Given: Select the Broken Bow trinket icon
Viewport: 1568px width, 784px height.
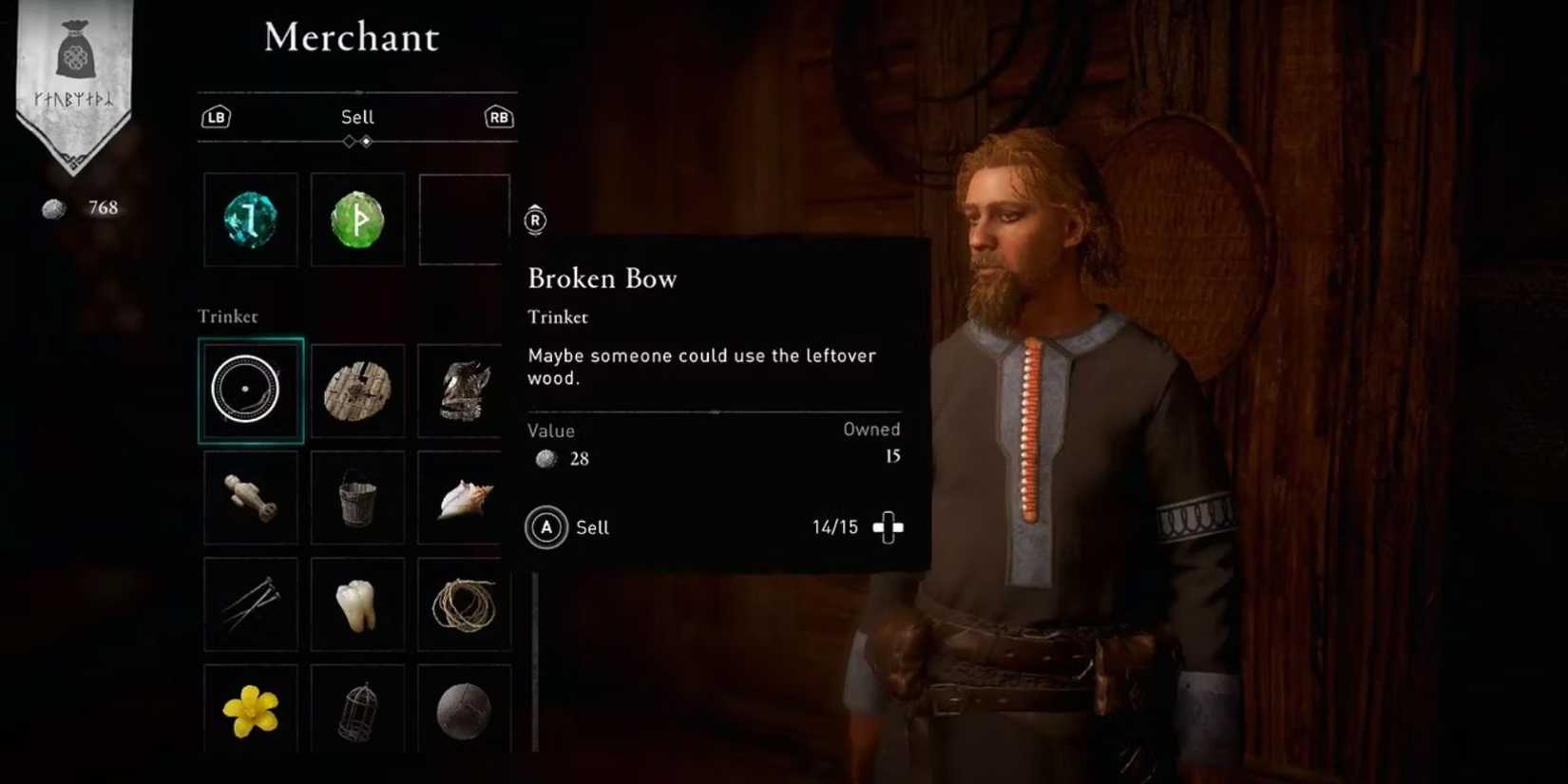Looking at the screenshot, I should (250, 390).
